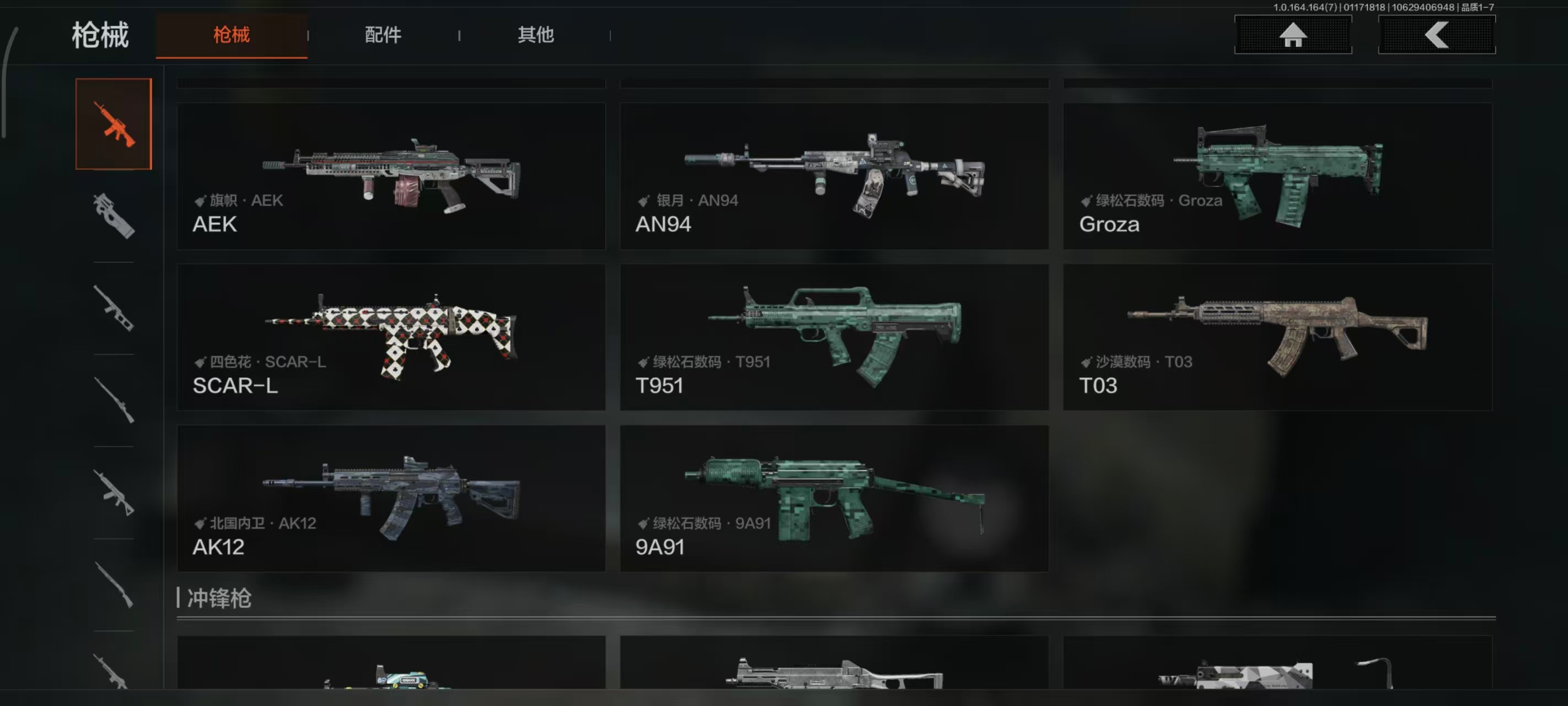This screenshot has width=1568, height=706.
Task: Go to the home screen
Action: tap(1292, 35)
